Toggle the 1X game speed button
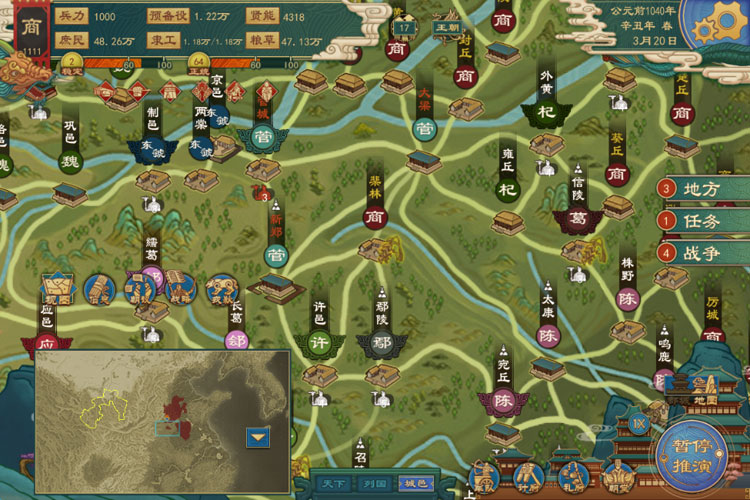This screenshot has width=750, height=500. [x=640, y=424]
